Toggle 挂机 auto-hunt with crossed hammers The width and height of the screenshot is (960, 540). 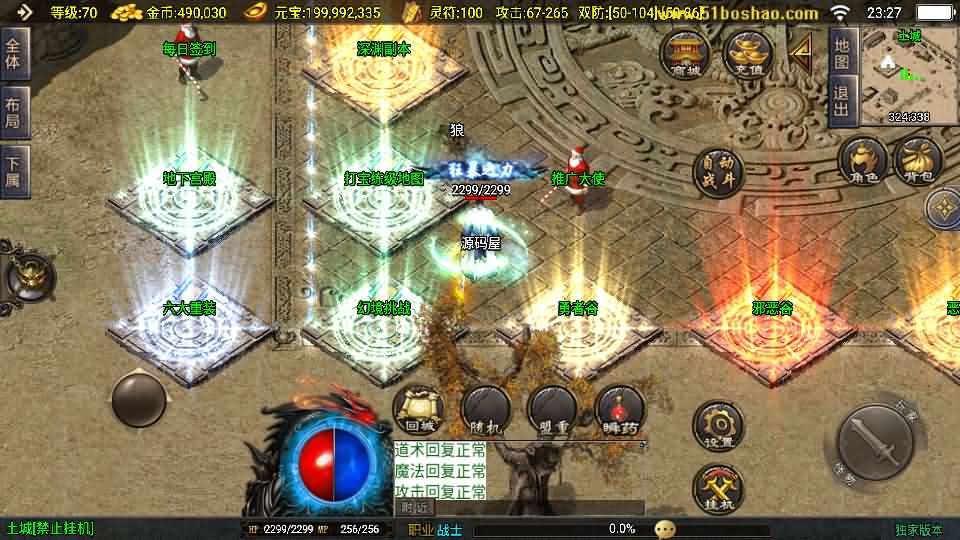pyautogui.click(x=718, y=490)
